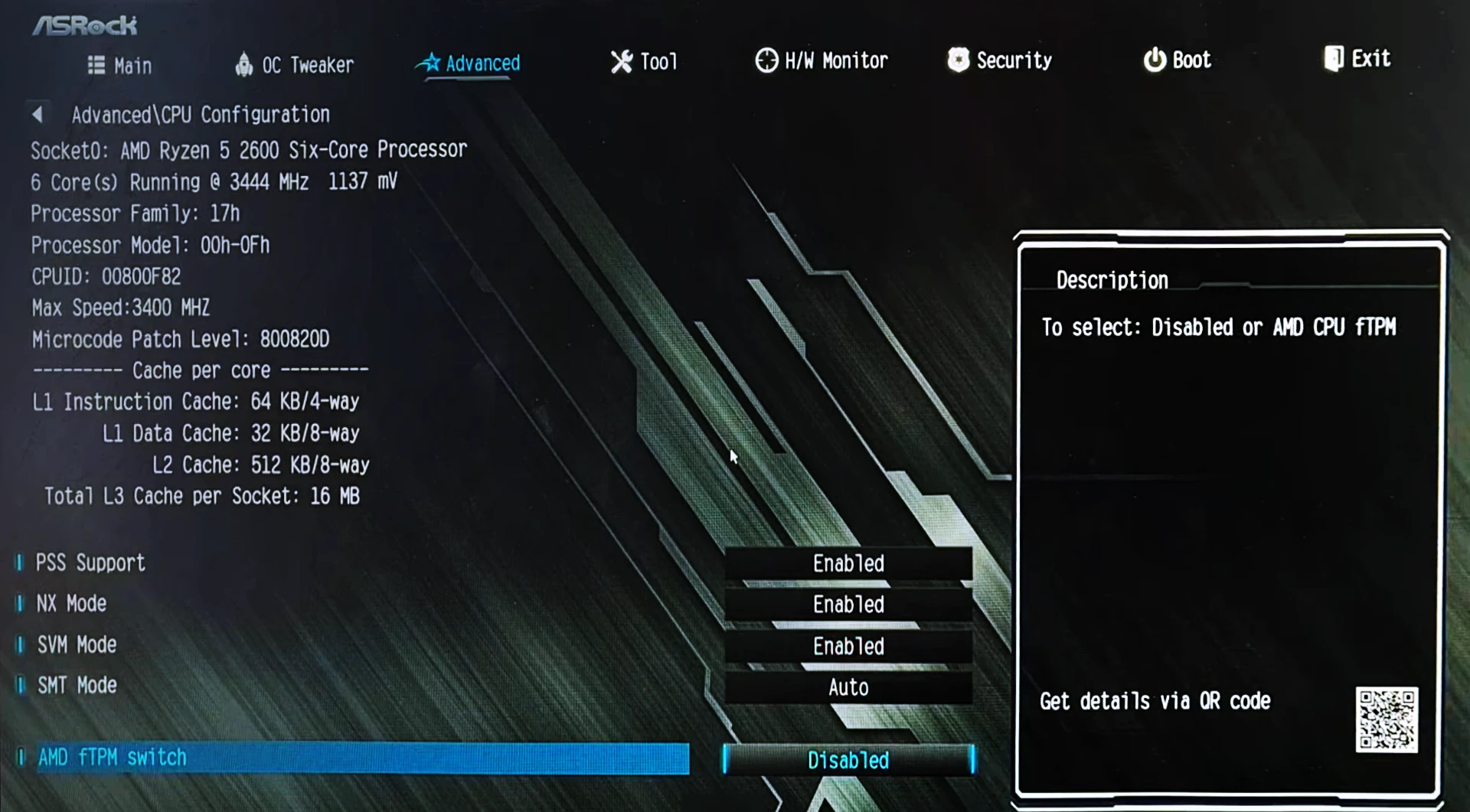Select the PSS Support setting row
The image size is (1470, 812).
(x=90, y=563)
